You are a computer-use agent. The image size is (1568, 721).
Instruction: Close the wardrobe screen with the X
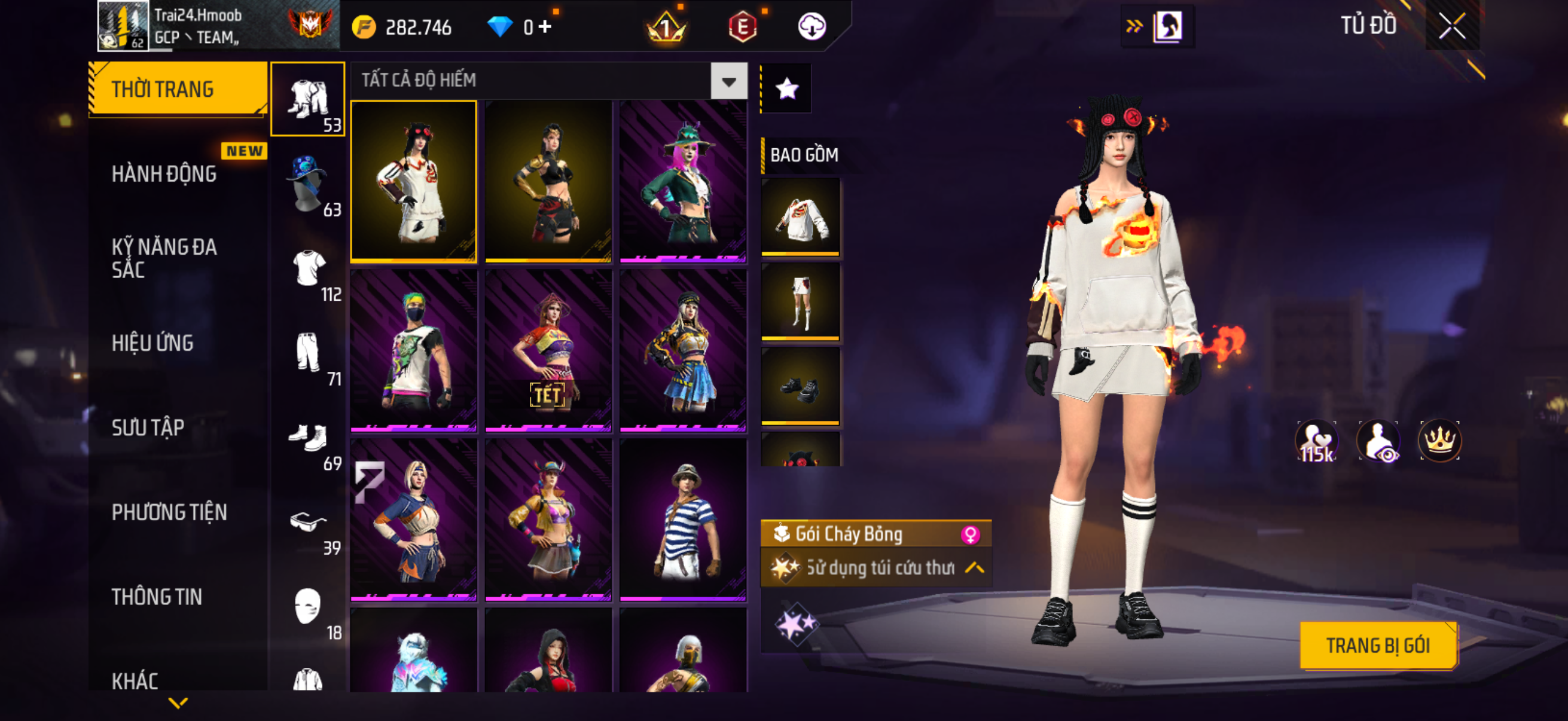pos(1451,26)
